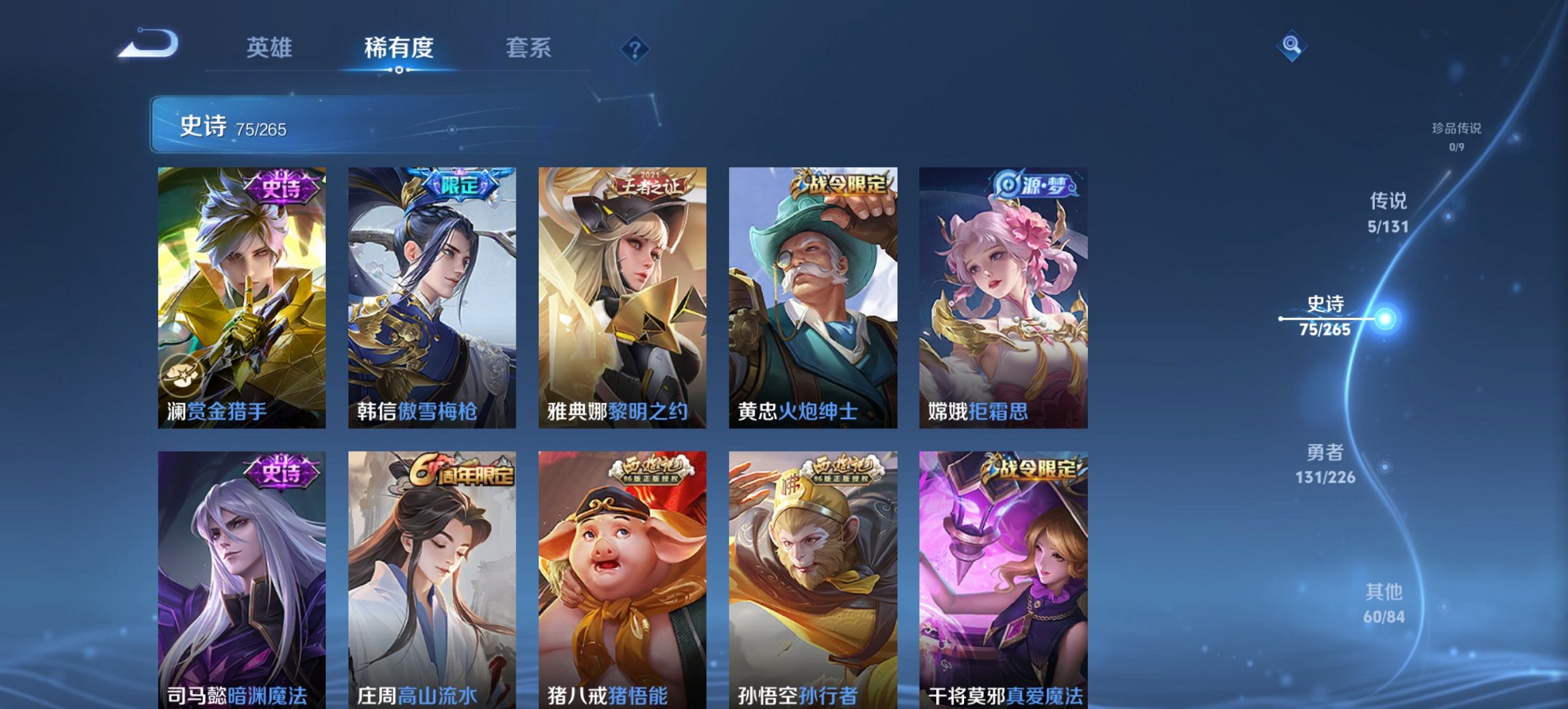Switch to the 英雄 tab
Screen dimensions: 1568x709
[x=271, y=48]
